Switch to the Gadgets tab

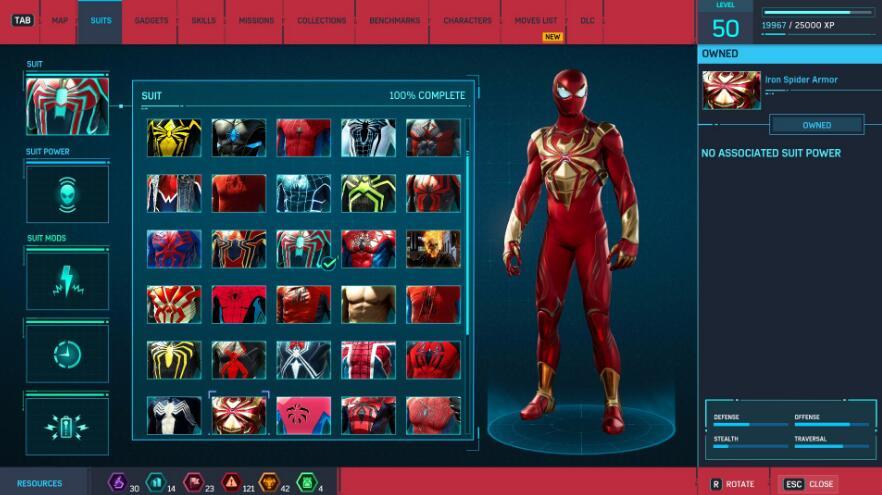pyautogui.click(x=151, y=20)
